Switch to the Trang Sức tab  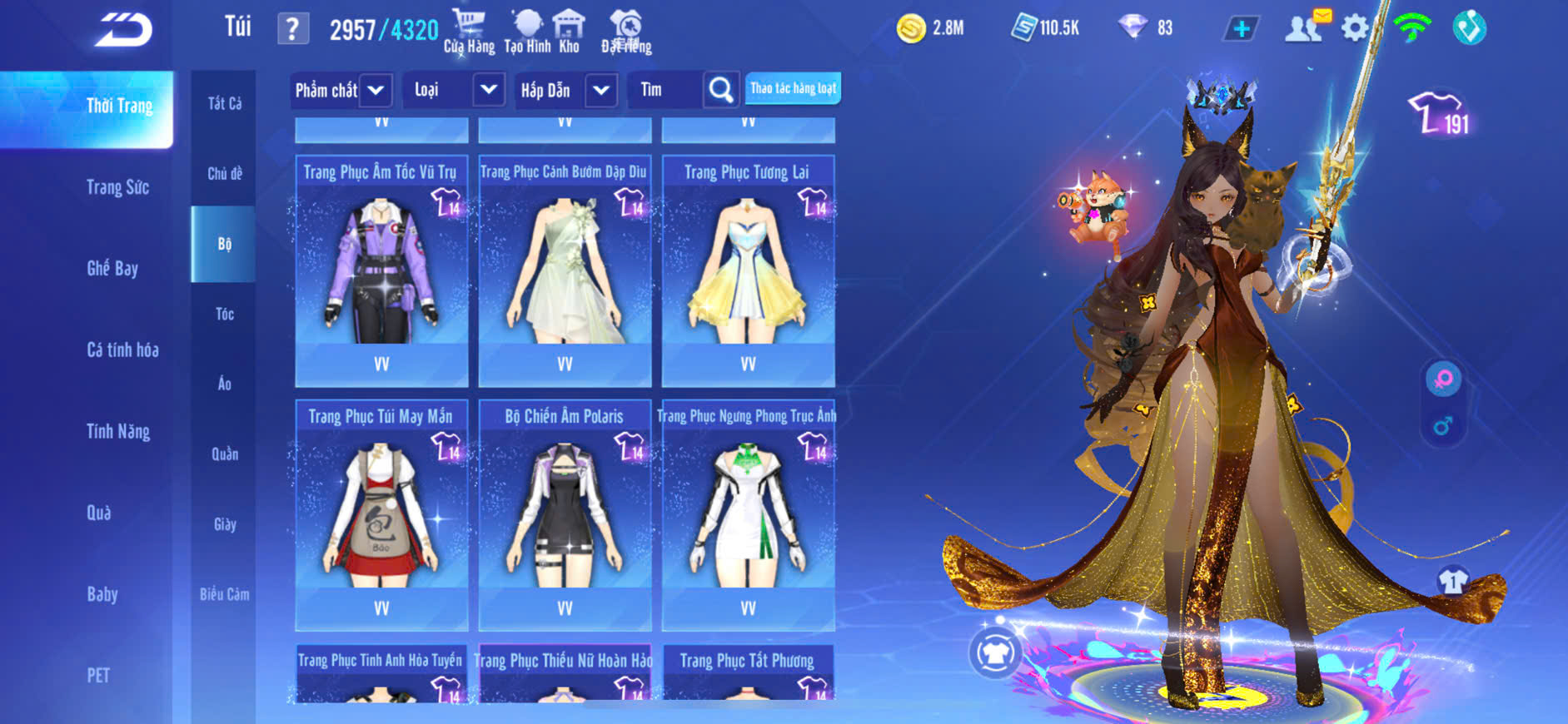pos(117,187)
